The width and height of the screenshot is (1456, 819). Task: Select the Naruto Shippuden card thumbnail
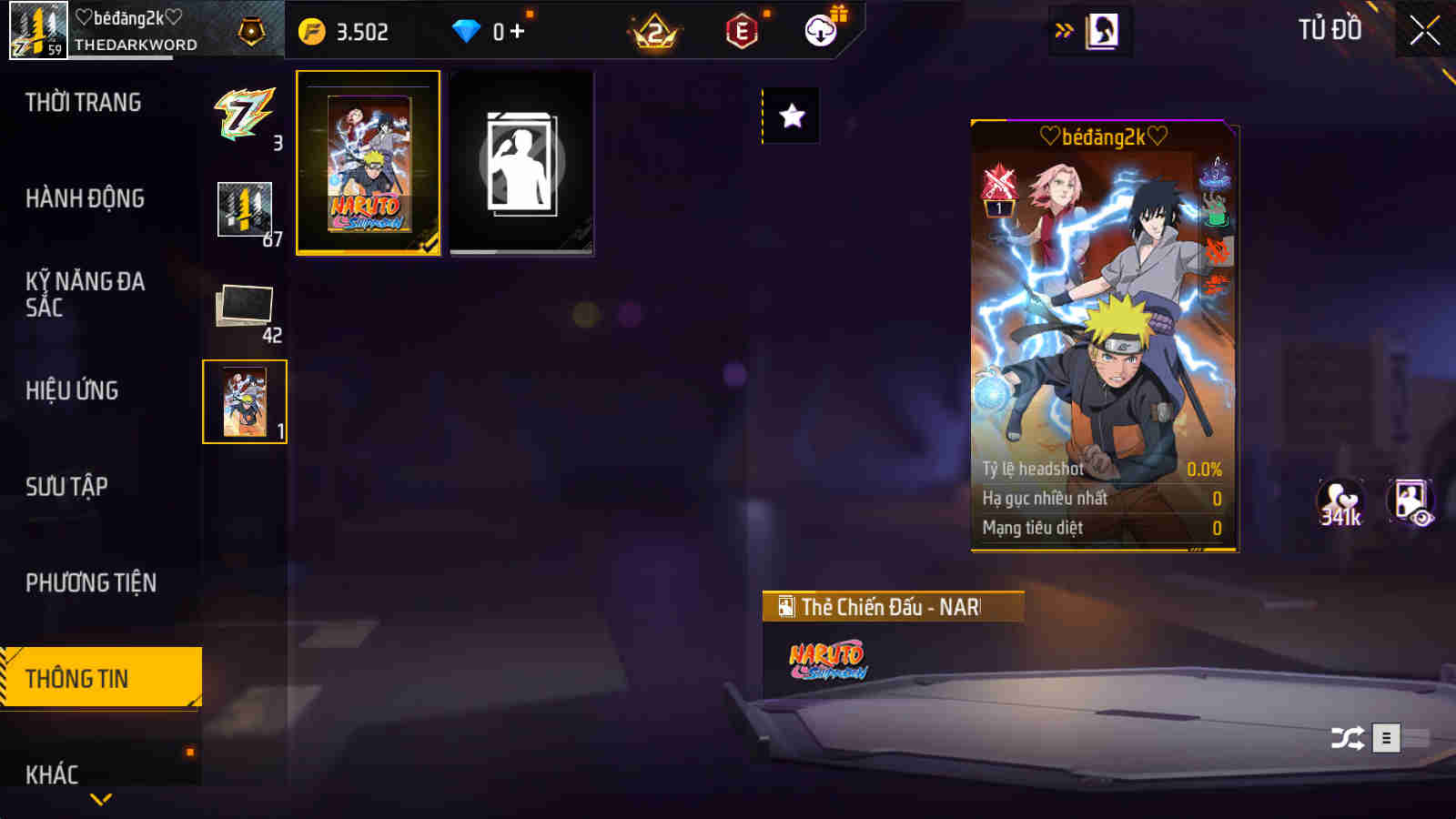click(367, 164)
